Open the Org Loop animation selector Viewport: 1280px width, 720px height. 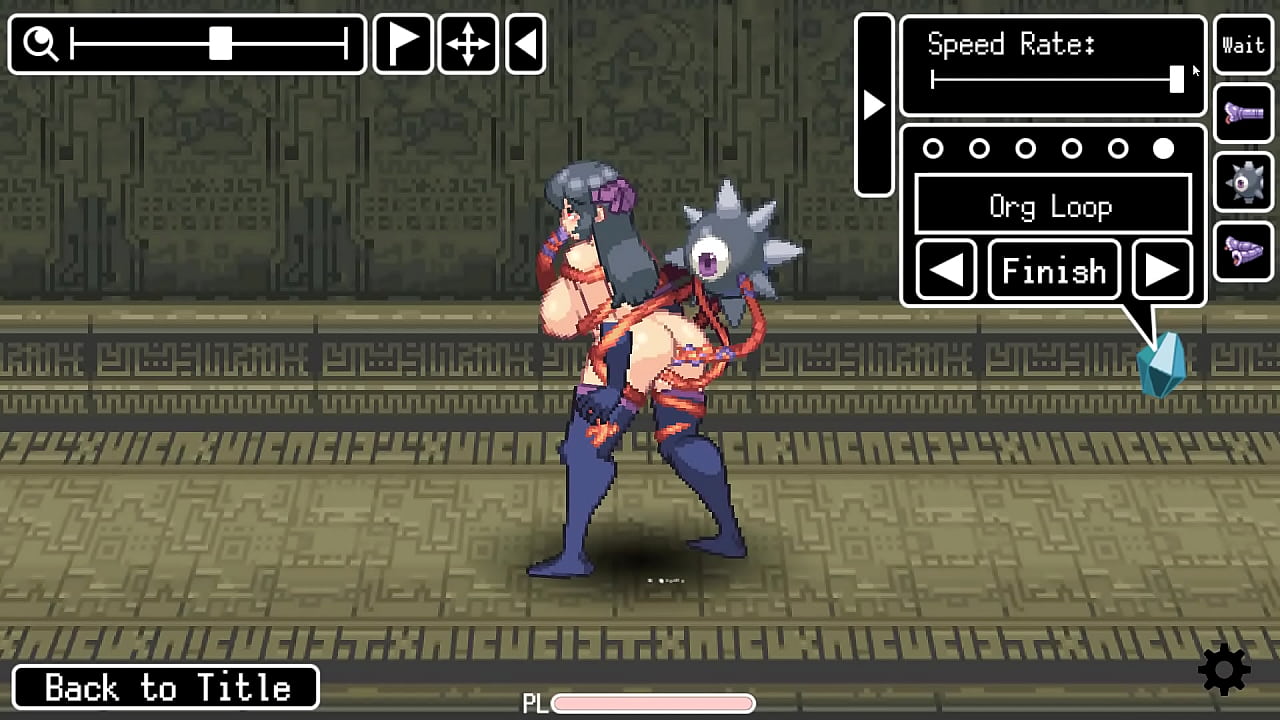pyautogui.click(x=1052, y=206)
